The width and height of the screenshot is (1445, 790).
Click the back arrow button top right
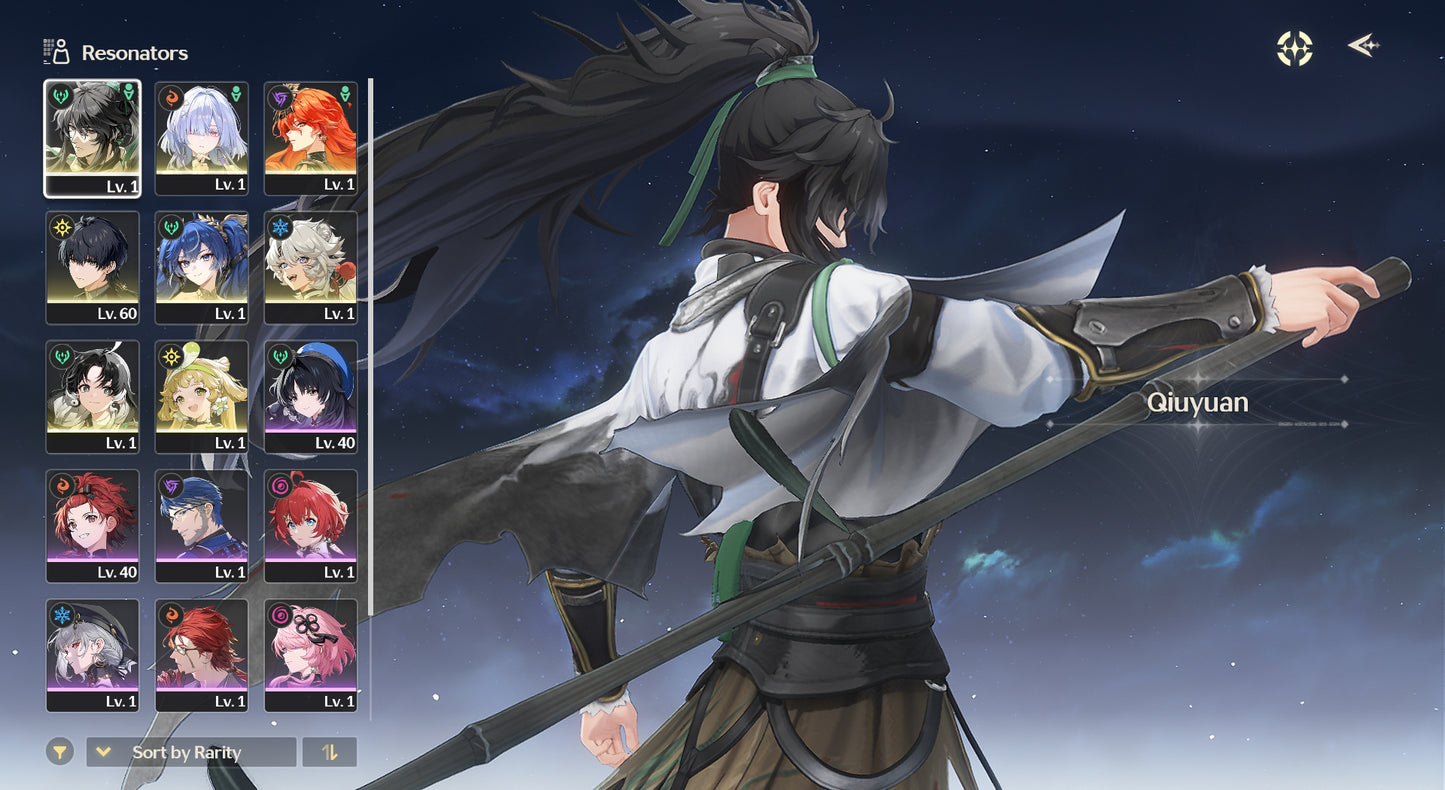(x=1363, y=44)
